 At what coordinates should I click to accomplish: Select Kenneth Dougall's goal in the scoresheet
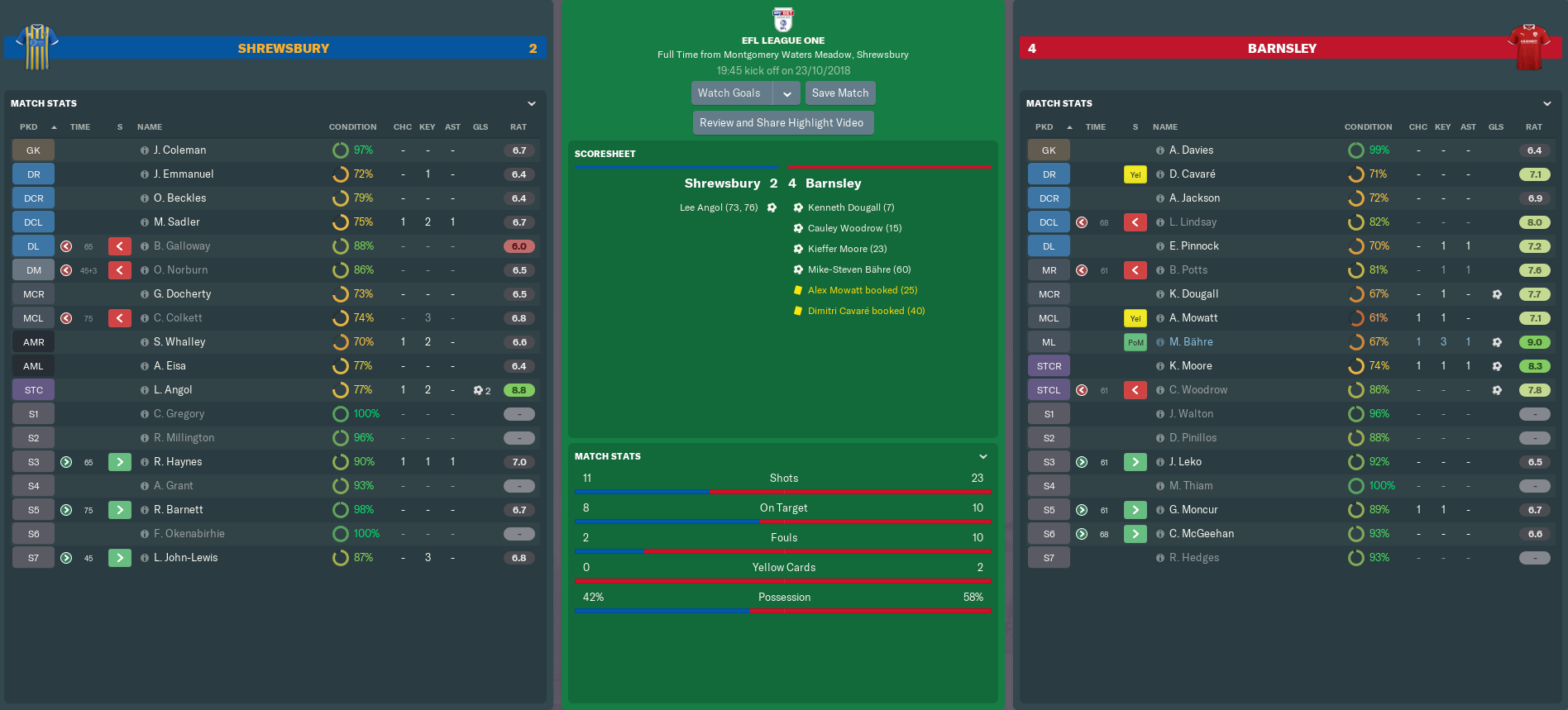coord(851,207)
